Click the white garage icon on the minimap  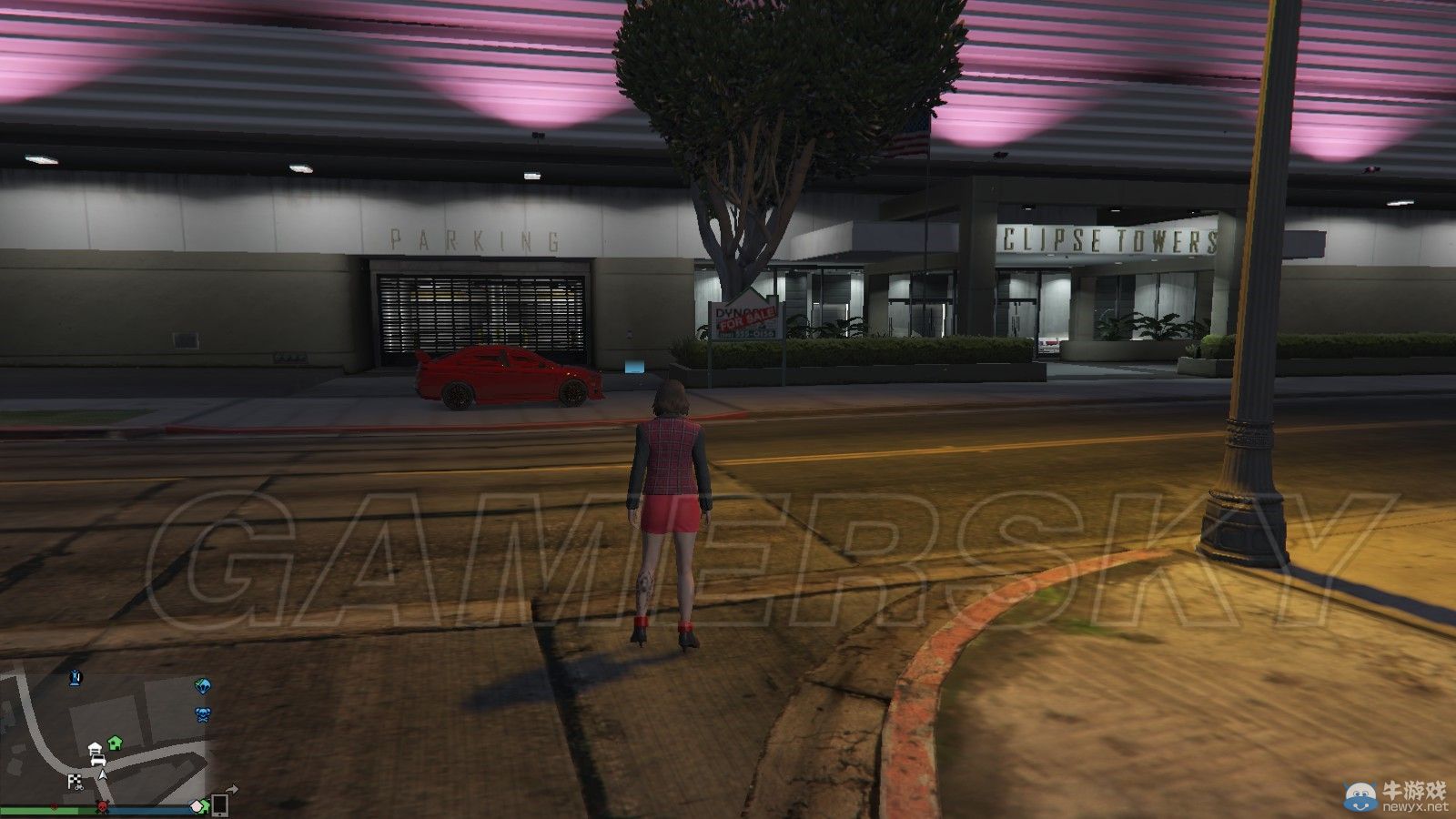(95, 749)
